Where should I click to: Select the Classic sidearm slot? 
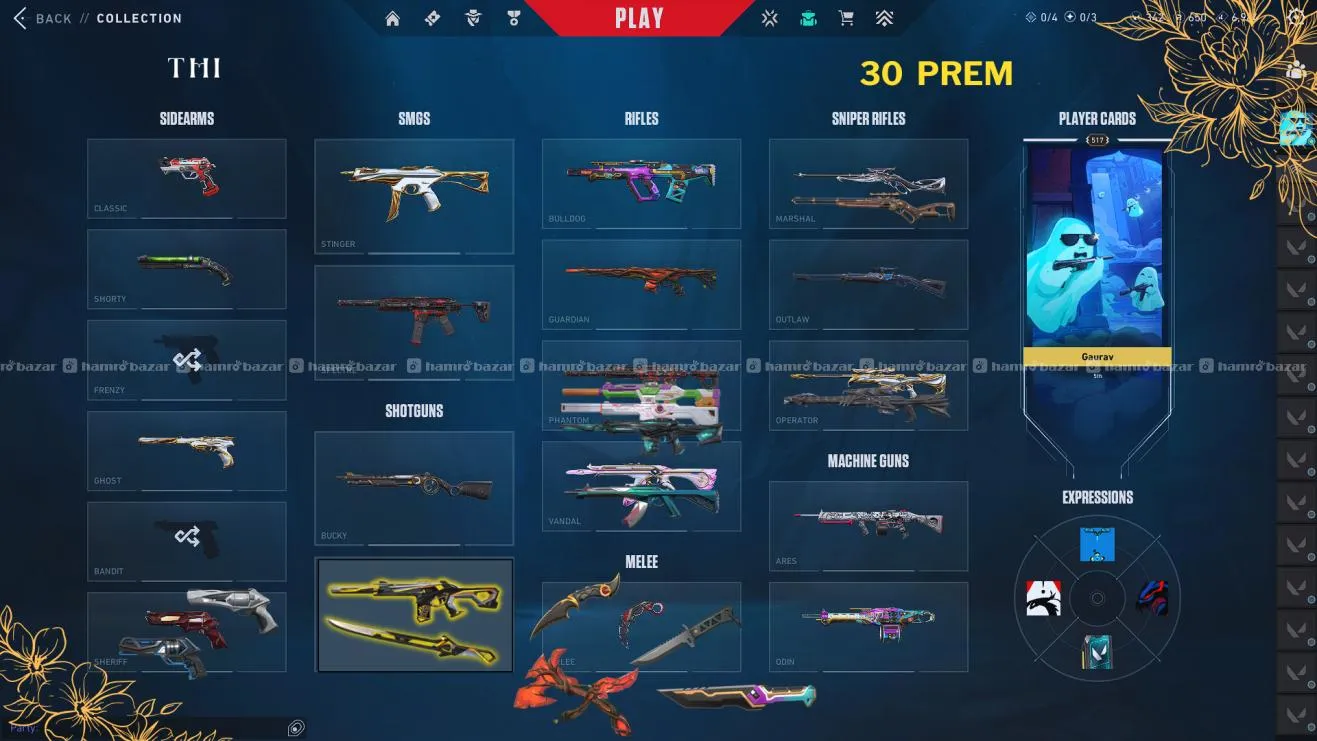point(186,178)
